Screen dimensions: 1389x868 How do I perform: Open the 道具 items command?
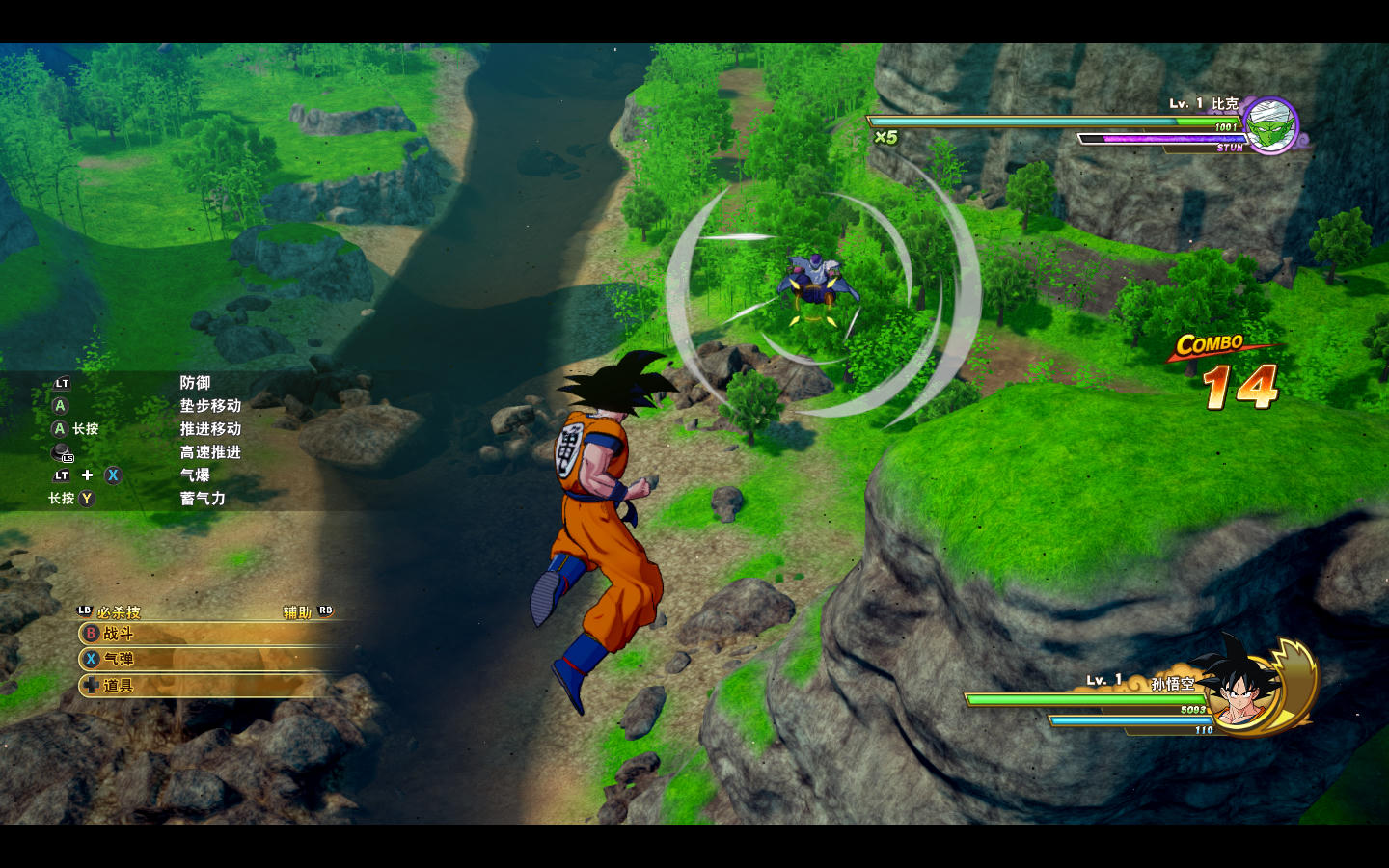tap(118, 686)
